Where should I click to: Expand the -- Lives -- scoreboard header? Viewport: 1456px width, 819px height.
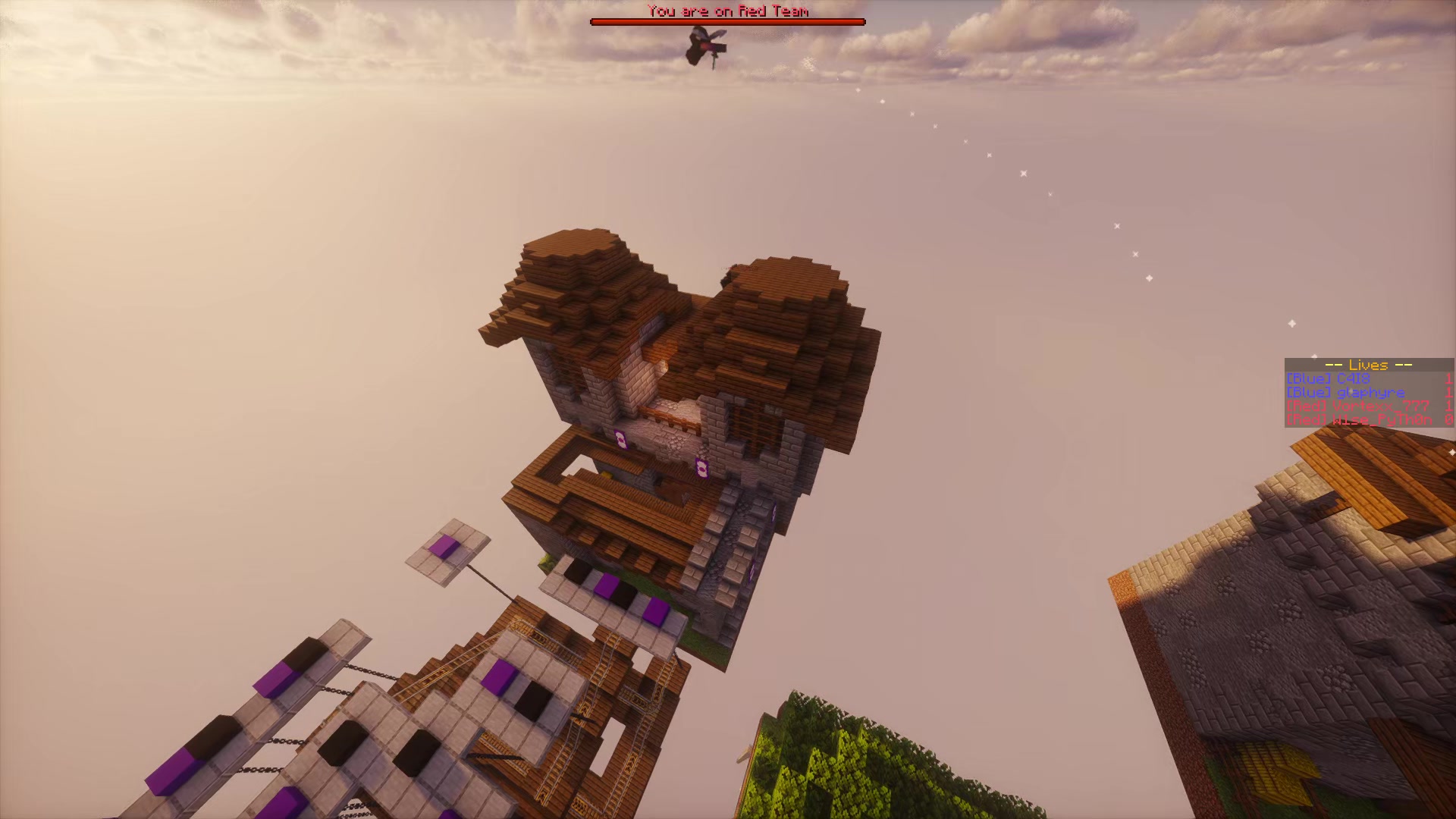pos(1368,366)
